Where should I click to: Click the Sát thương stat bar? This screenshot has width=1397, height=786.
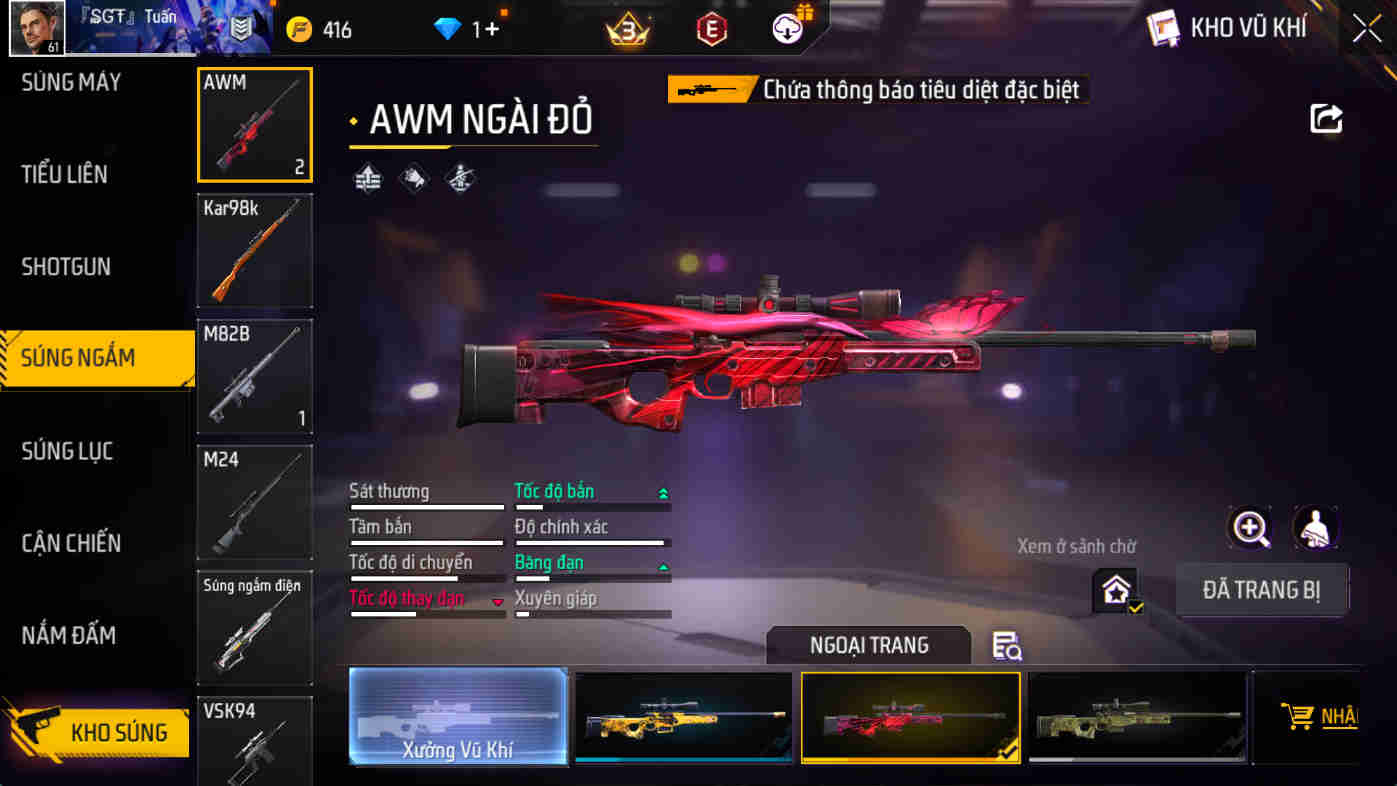pos(427,505)
